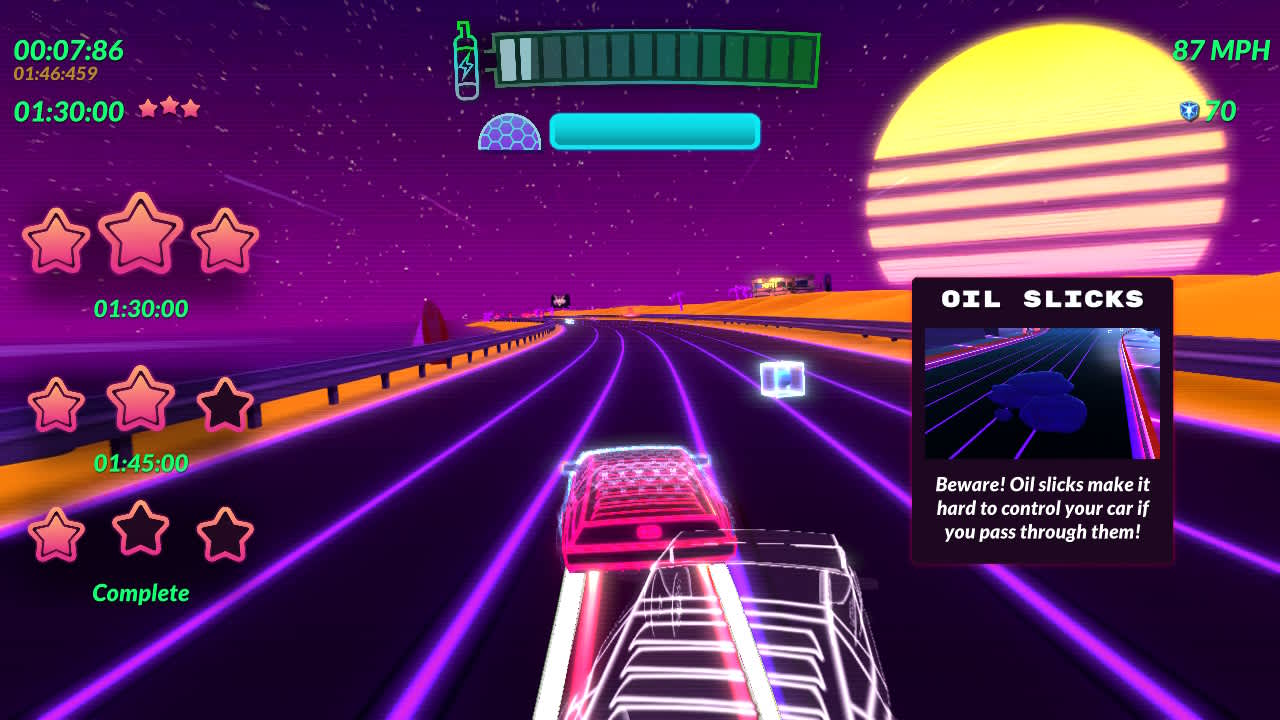Click the cyan shield bar
Image resolution: width=1280 pixels, height=720 pixels.
point(655,131)
